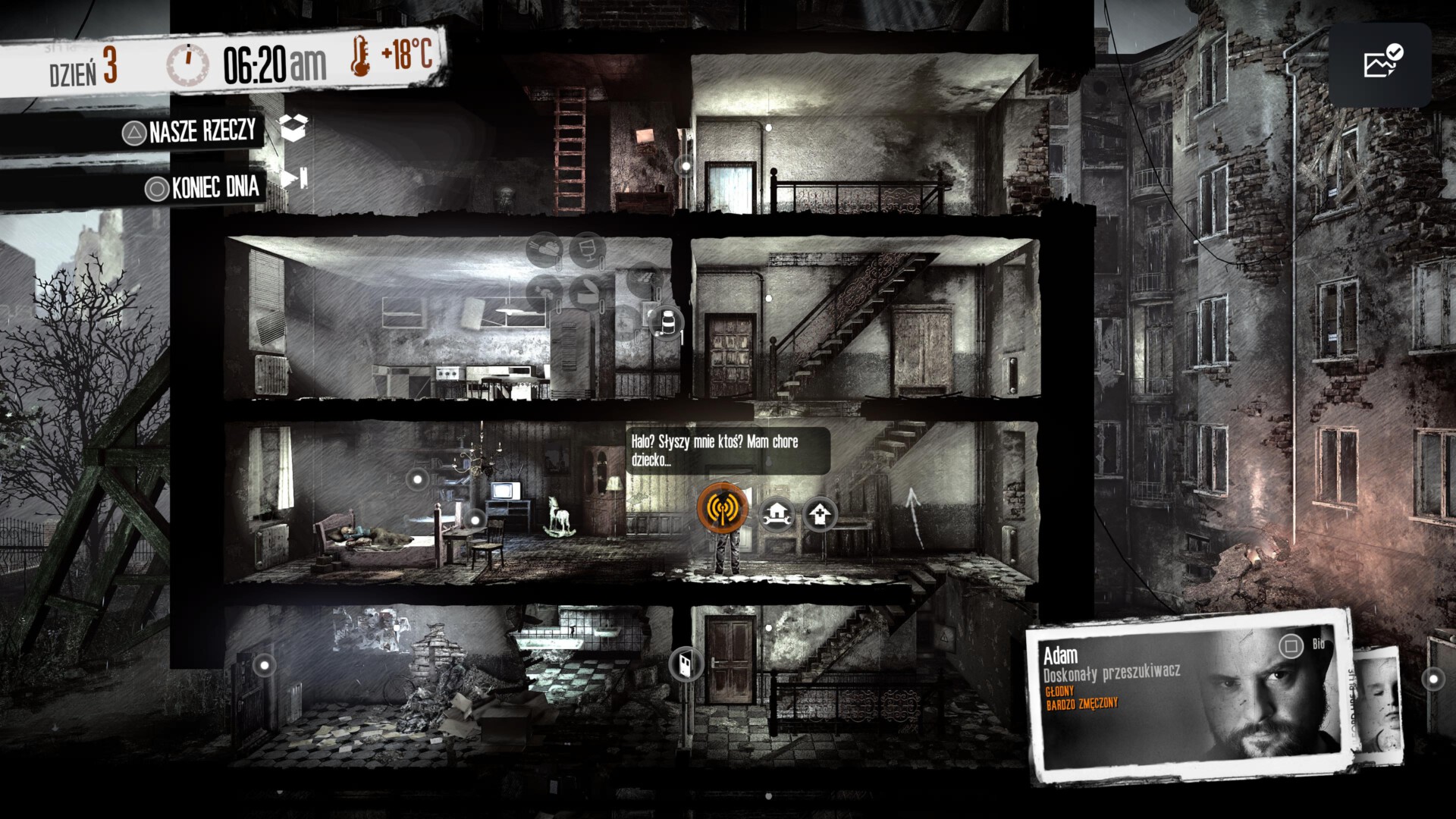The image size is (1456, 819).
Task: Select the medicine jar icon
Action: (x=667, y=323)
